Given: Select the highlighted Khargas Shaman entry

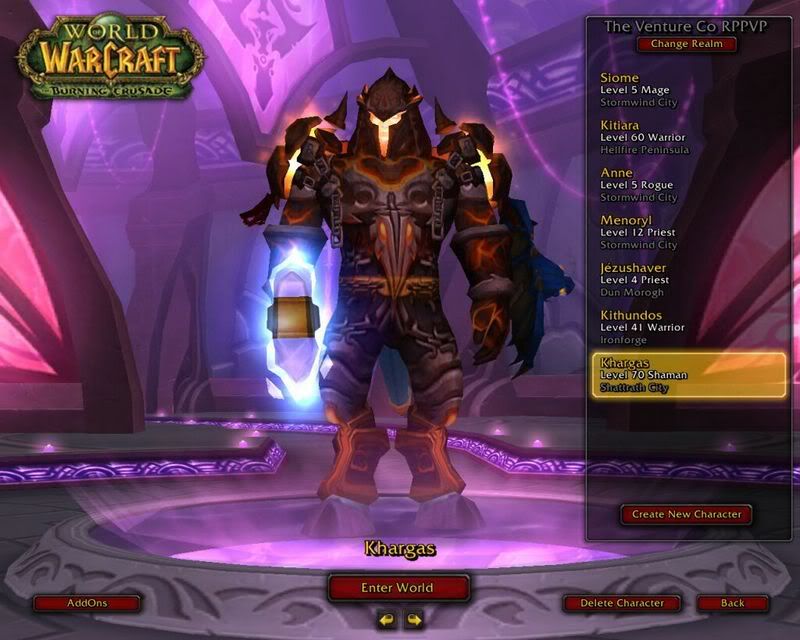Looking at the screenshot, I should (x=688, y=374).
